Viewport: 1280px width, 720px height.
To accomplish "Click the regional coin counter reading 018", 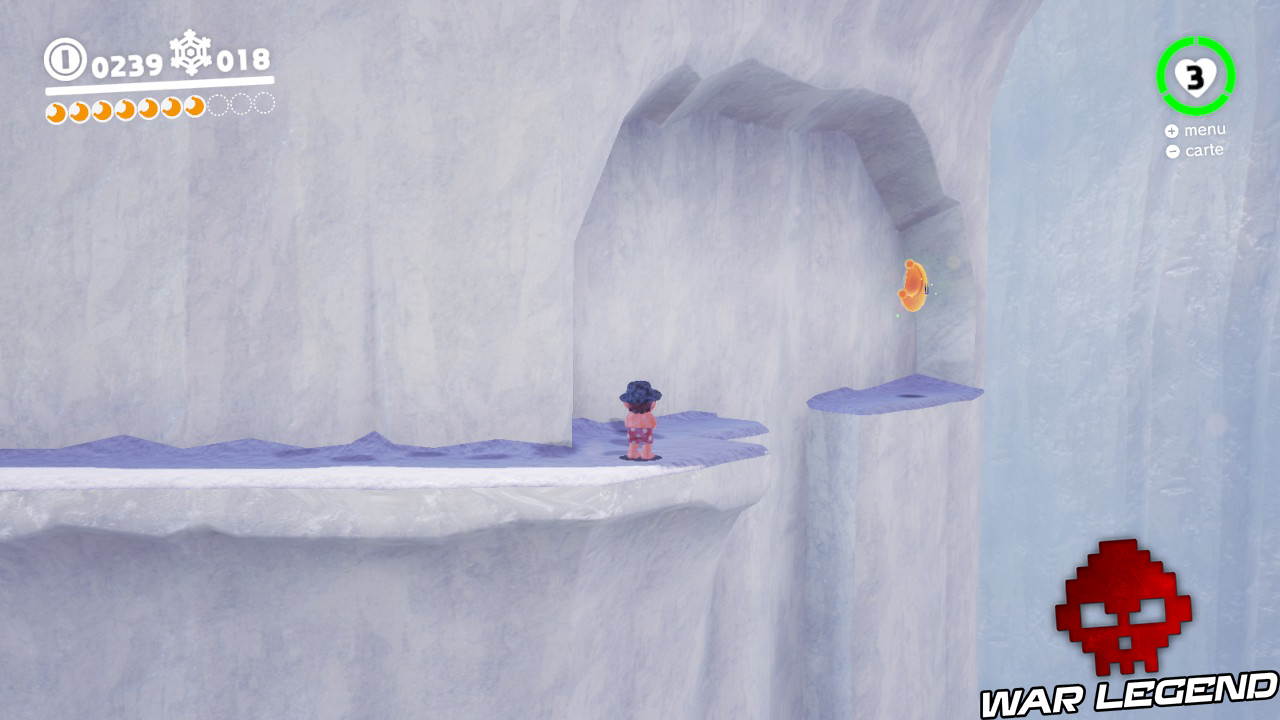I will [x=243, y=60].
